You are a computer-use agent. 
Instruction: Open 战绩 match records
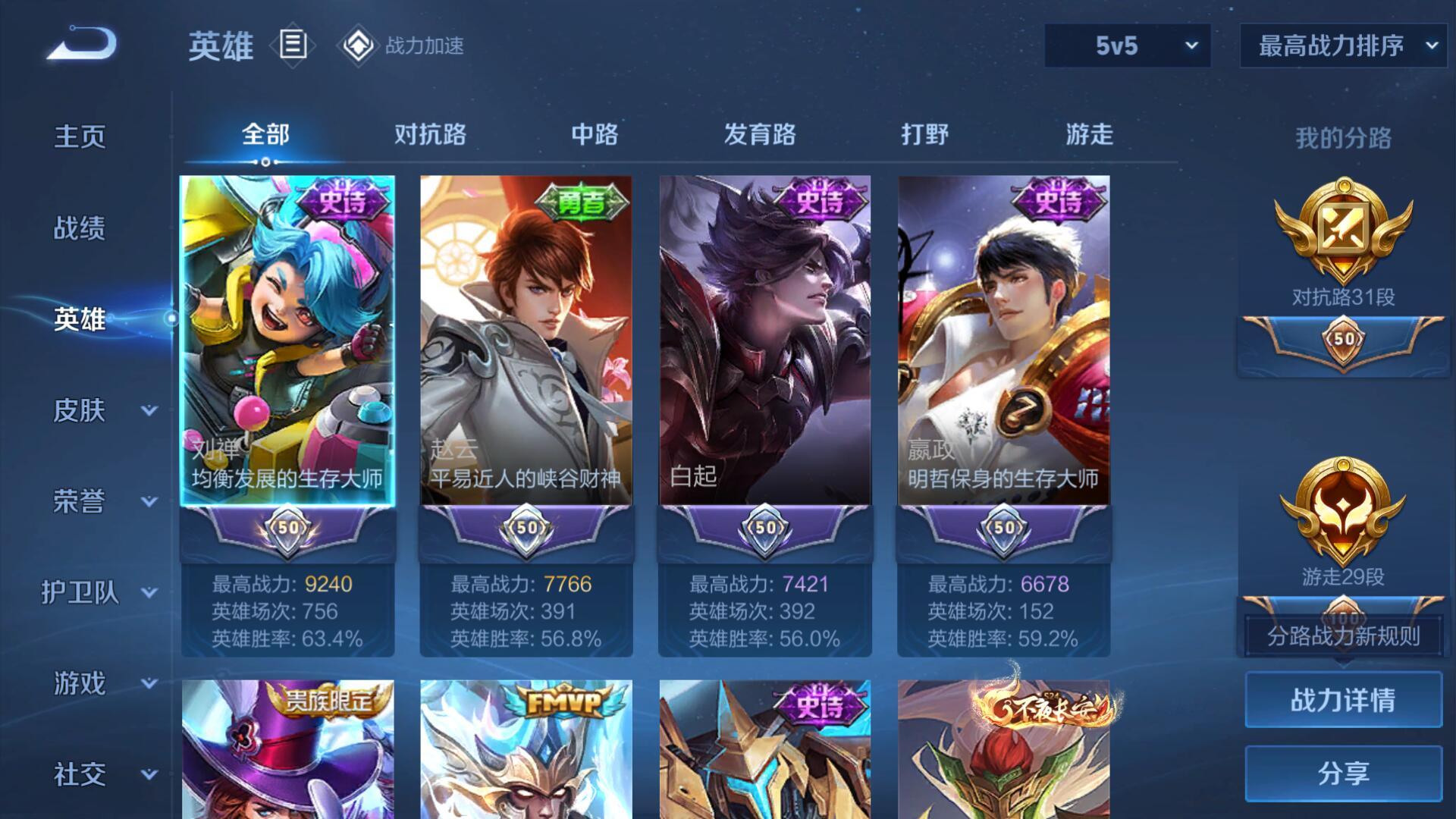pos(80,227)
